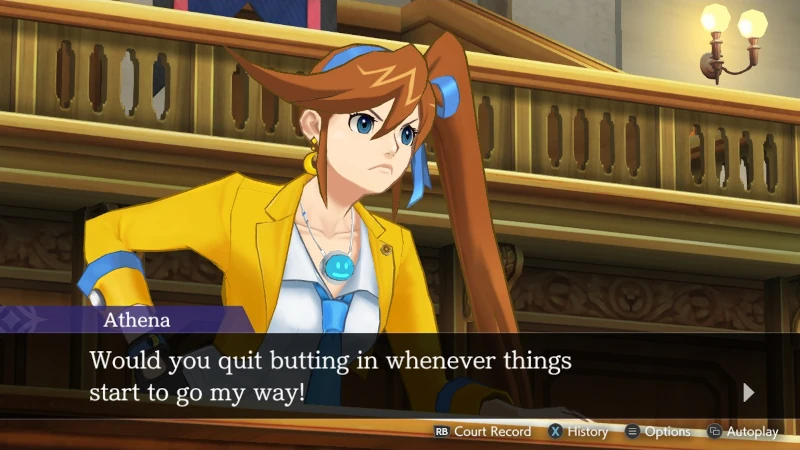Open the Options menu
Image resolution: width=800 pixels, height=450 pixels.
click(659, 432)
